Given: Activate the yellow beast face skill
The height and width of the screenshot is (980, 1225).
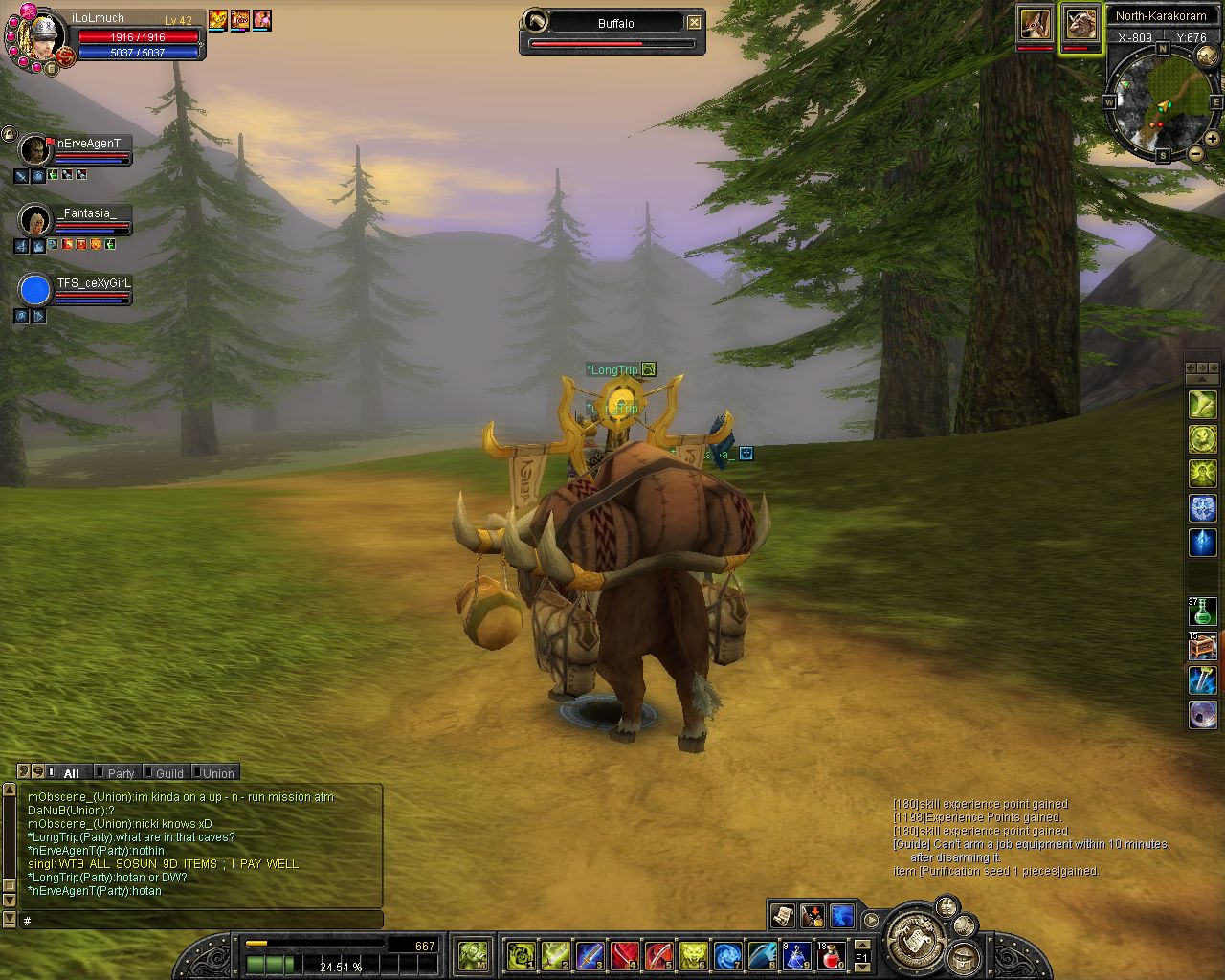Looking at the screenshot, I should pos(693,954).
